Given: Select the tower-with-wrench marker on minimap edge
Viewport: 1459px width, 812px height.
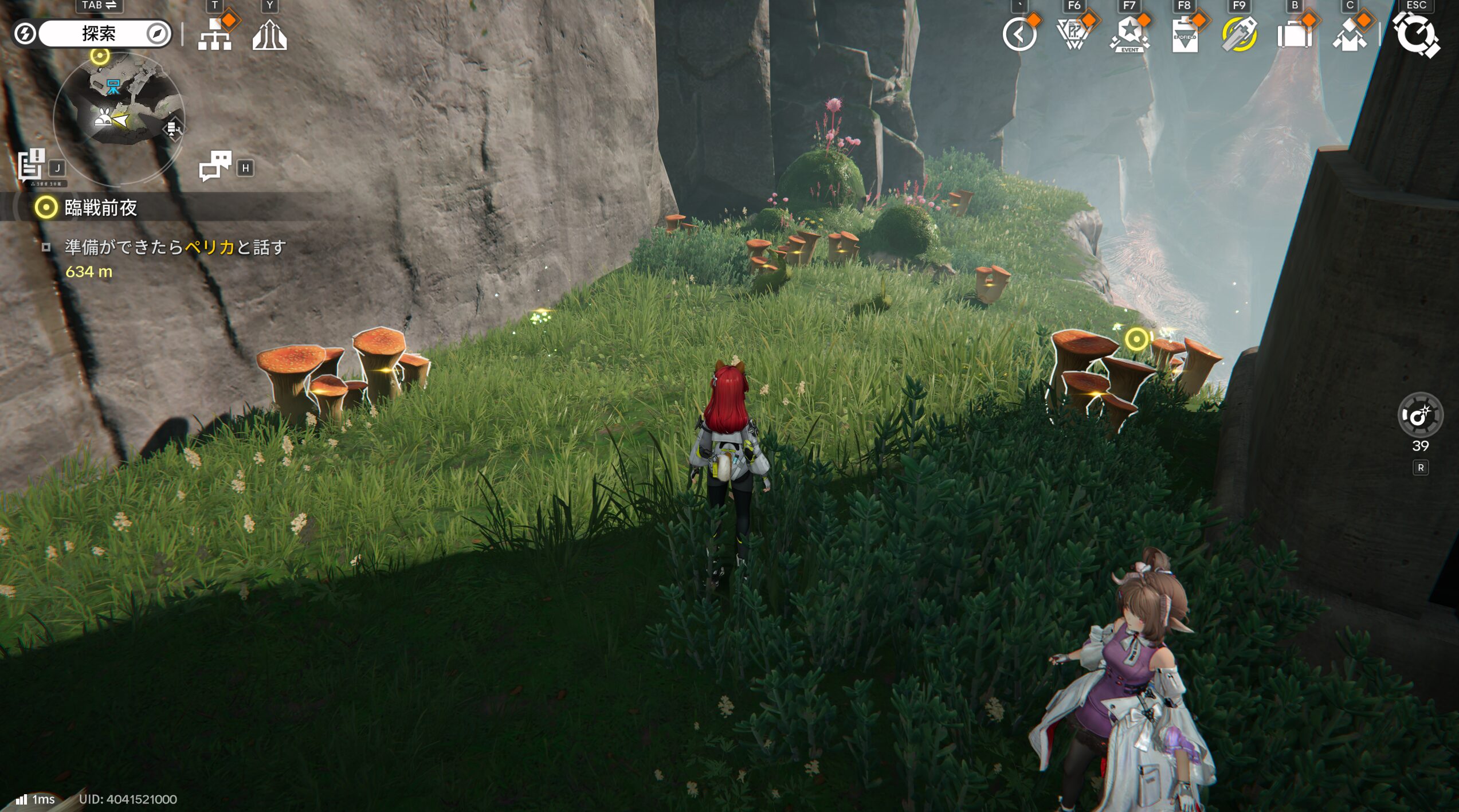Looking at the screenshot, I should tap(172, 130).
